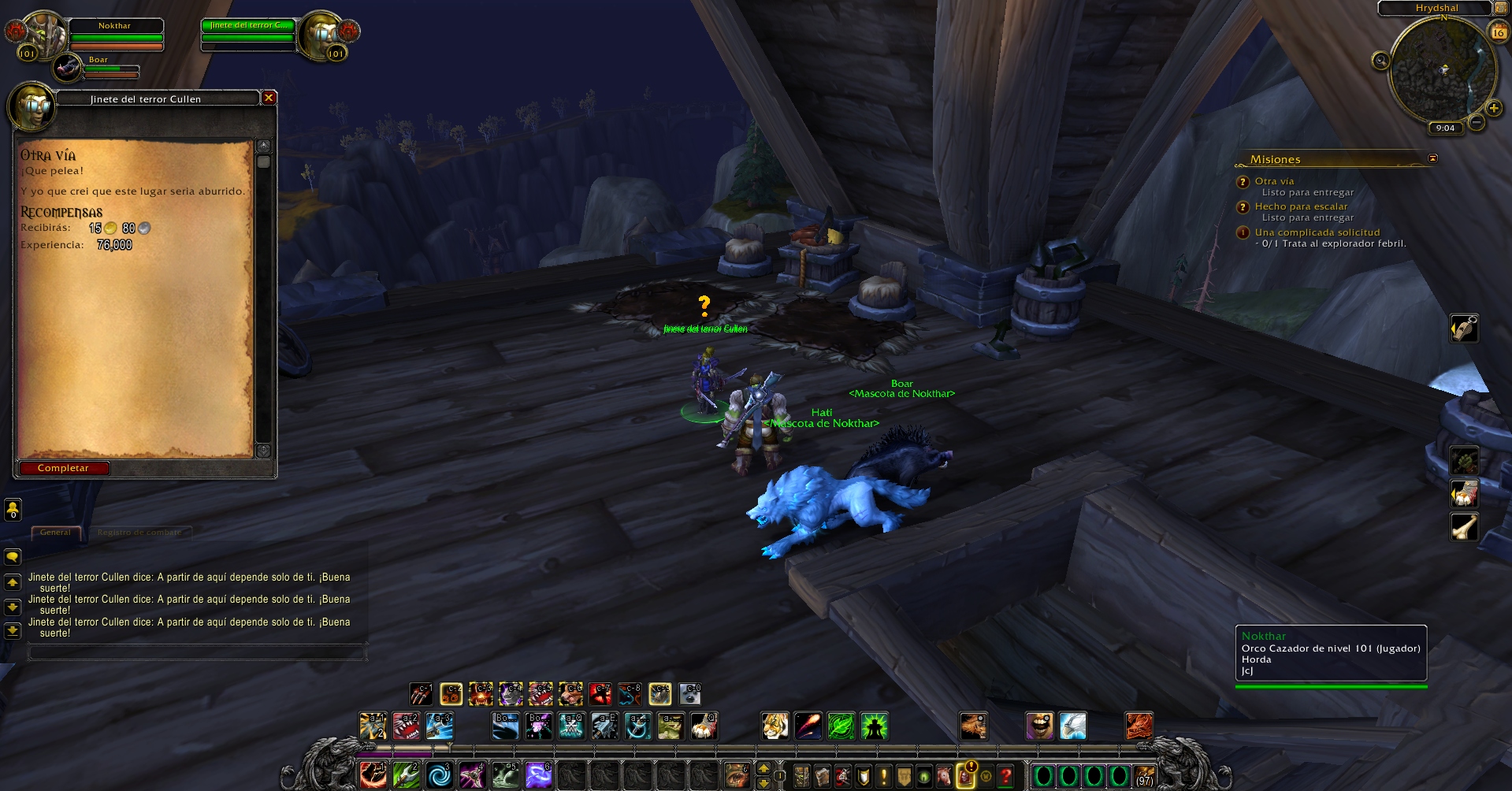Activate the tiger face ability icon
This screenshot has height=791, width=1512.
point(775,726)
